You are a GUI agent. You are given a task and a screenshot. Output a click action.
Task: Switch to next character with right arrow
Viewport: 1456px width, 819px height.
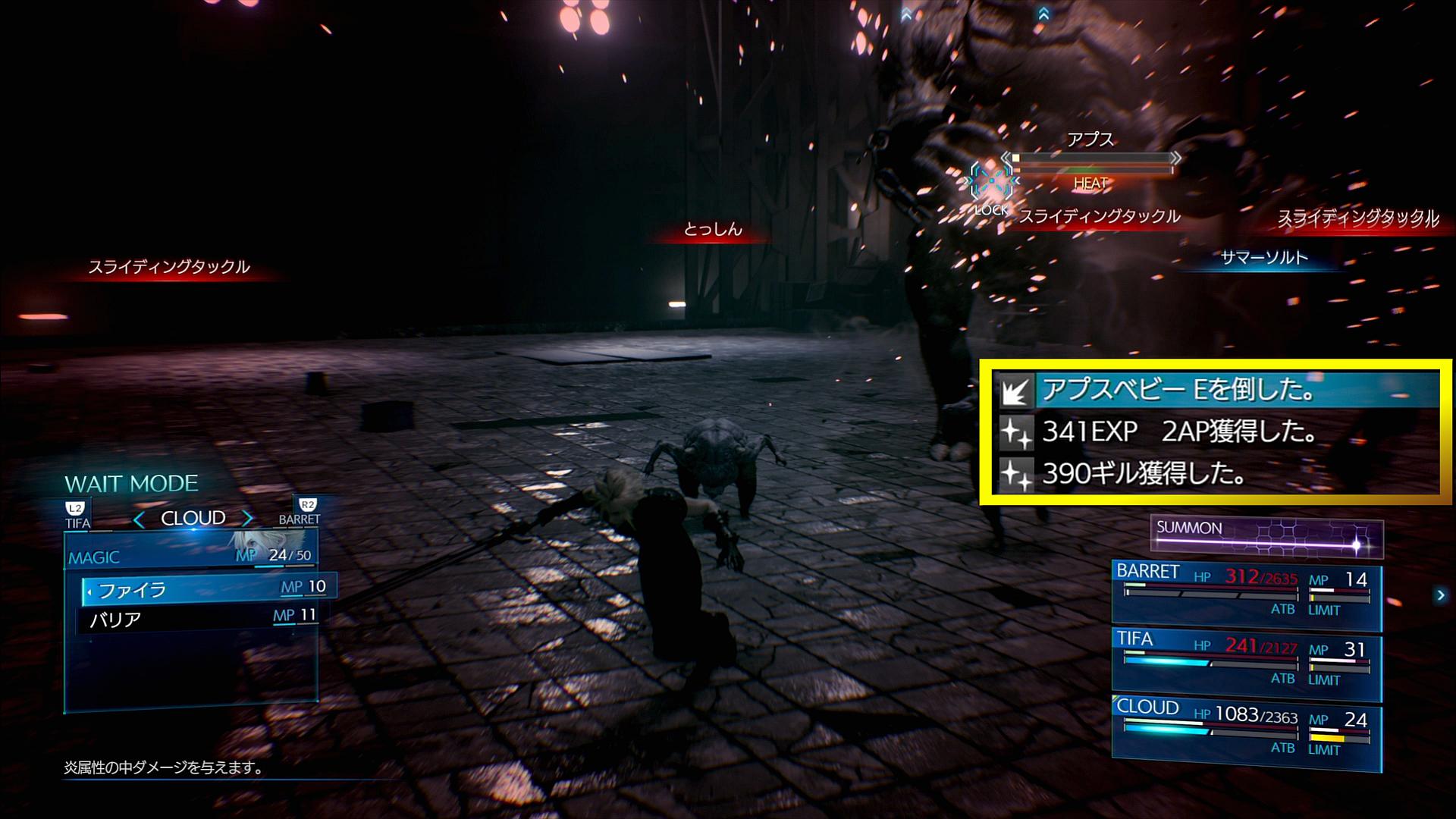point(247,519)
